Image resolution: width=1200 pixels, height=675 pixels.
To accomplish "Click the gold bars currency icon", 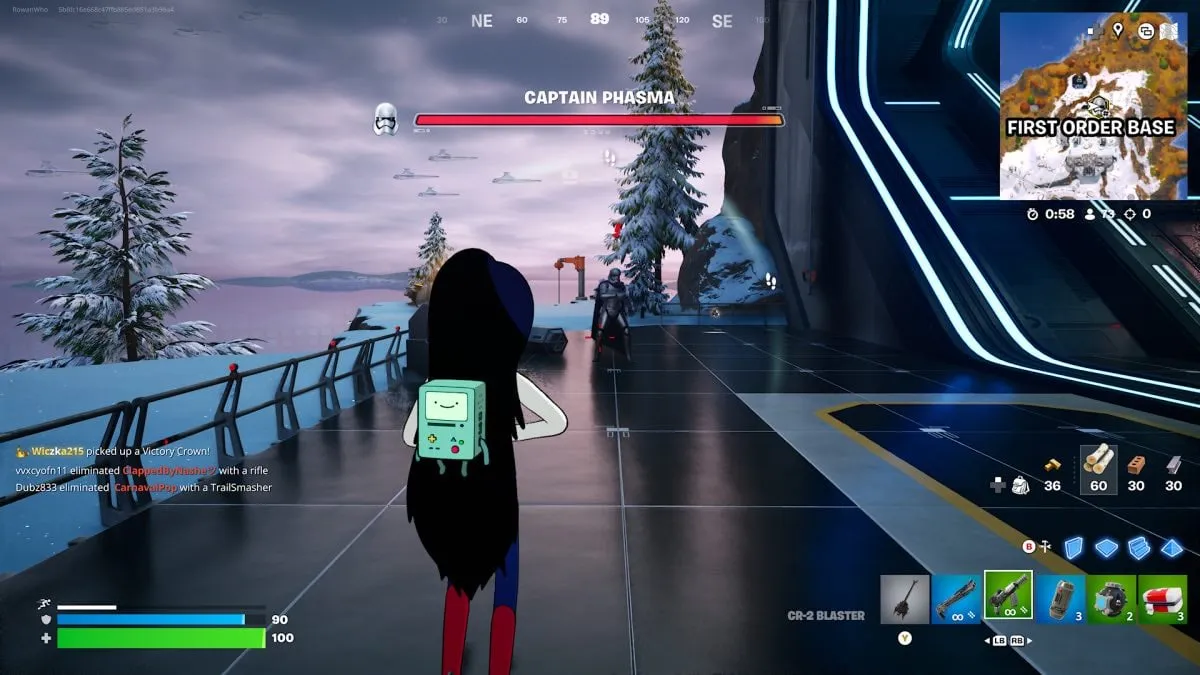I will coord(1052,465).
